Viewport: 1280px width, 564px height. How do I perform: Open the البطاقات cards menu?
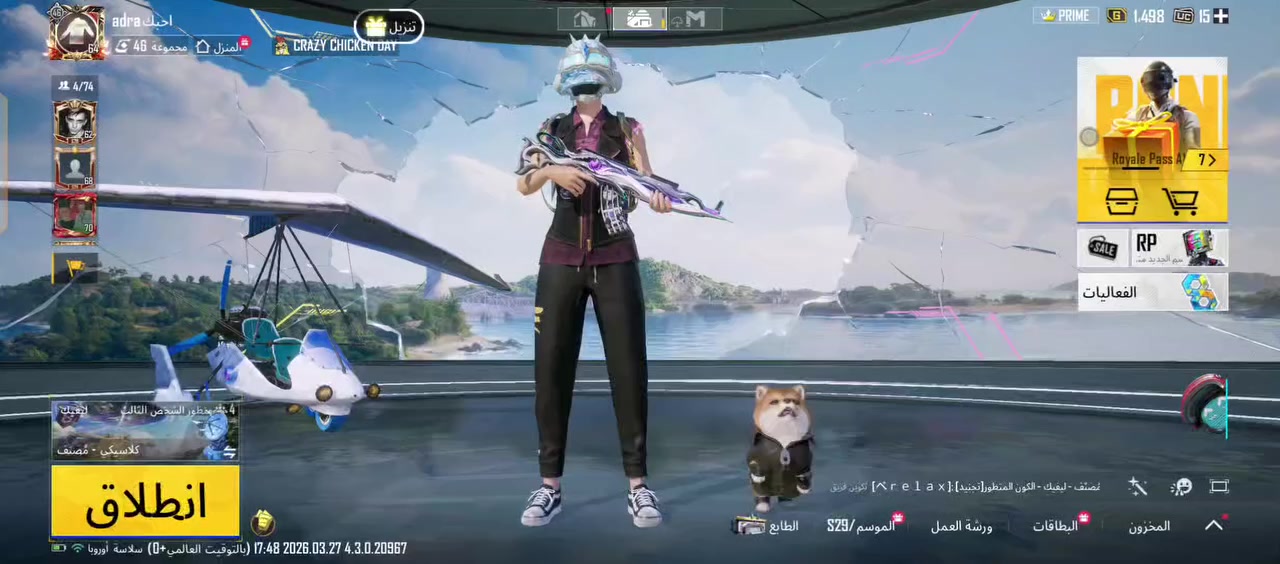1055,526
